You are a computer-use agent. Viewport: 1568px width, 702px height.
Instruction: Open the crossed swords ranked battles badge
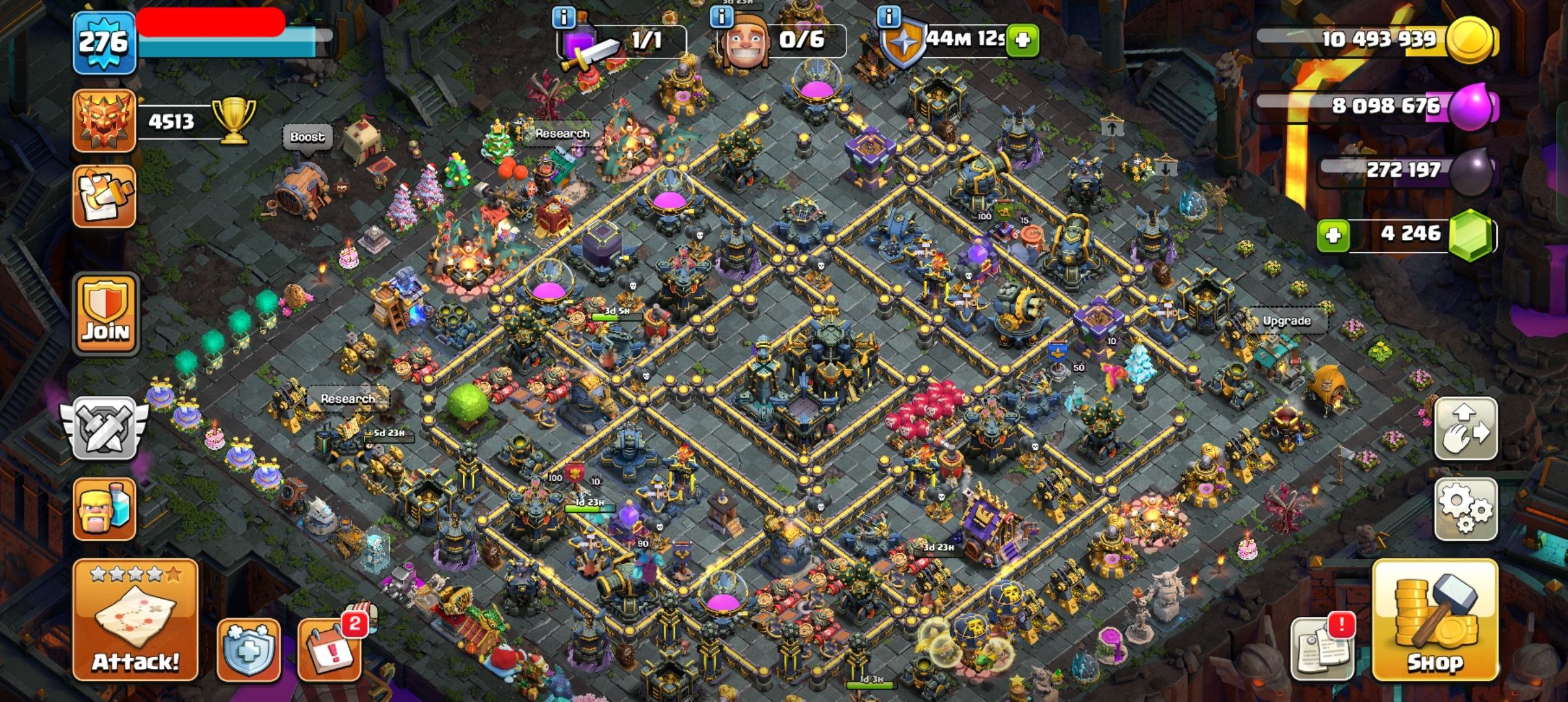tap(104, 428)
